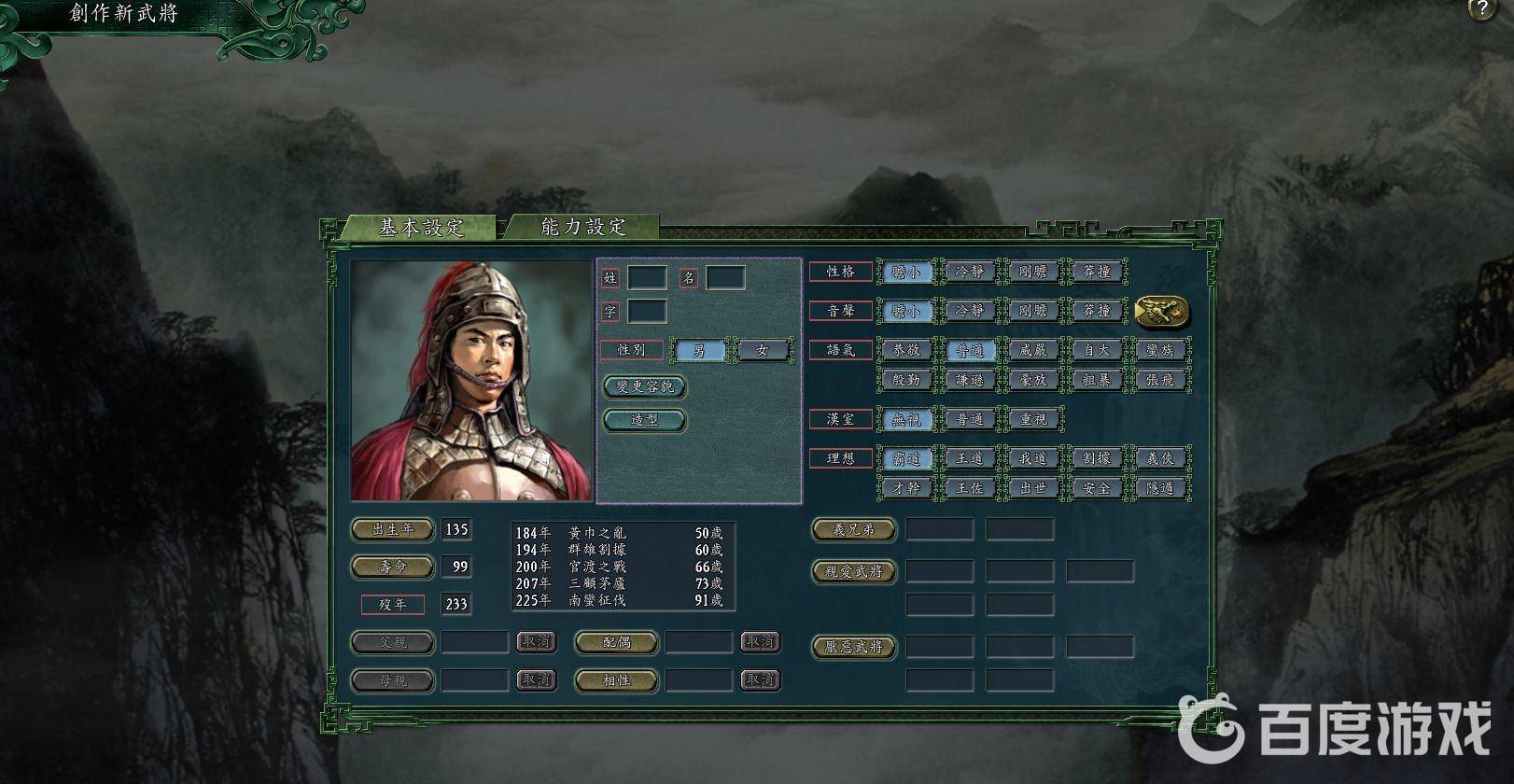
Task: Adjust lifespan with the 壽命 button
Action: [393, 567]
